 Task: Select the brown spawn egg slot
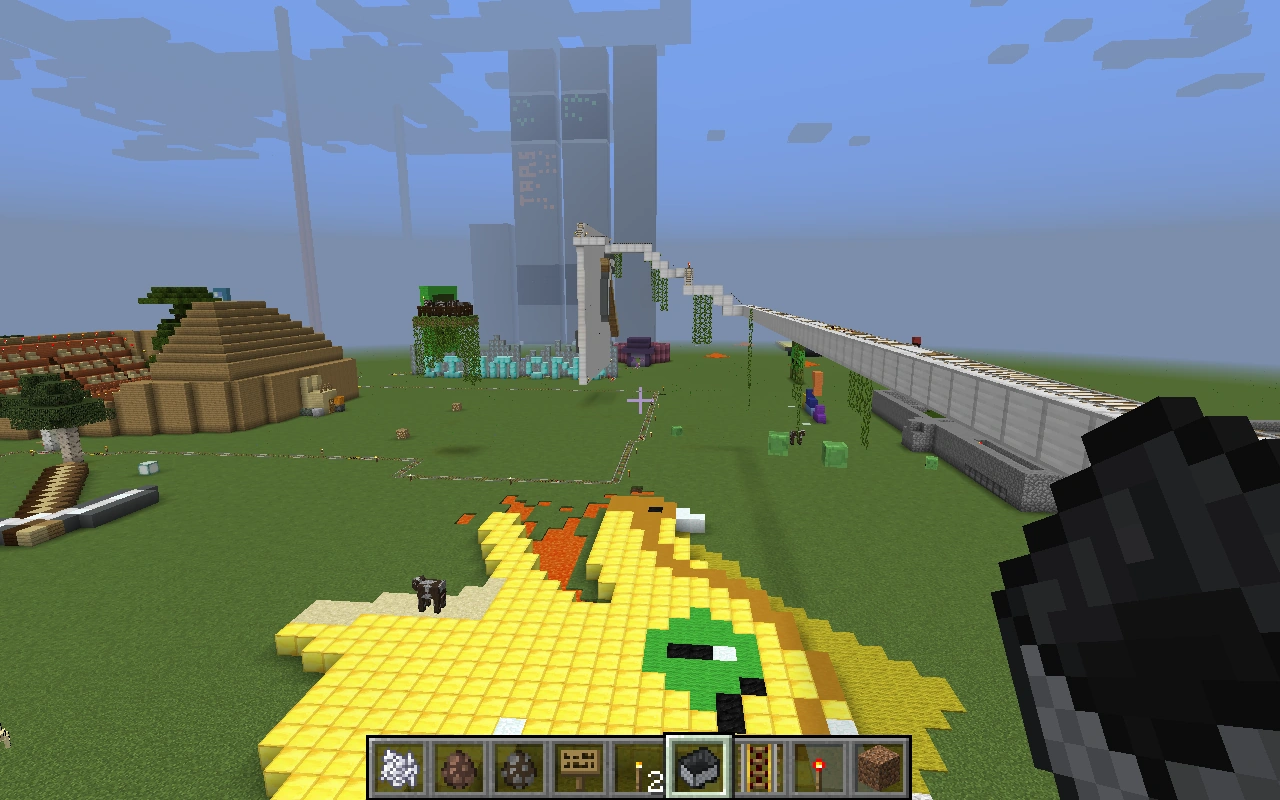click(x=460, y=768)
